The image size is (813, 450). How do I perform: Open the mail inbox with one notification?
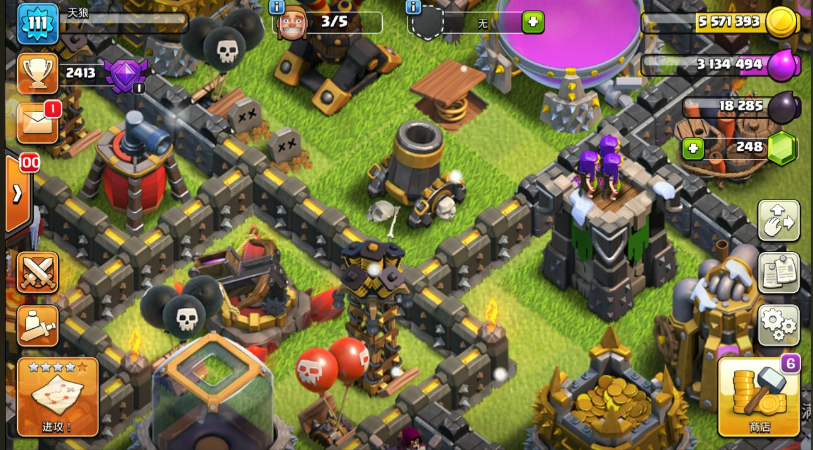(37, 122)
